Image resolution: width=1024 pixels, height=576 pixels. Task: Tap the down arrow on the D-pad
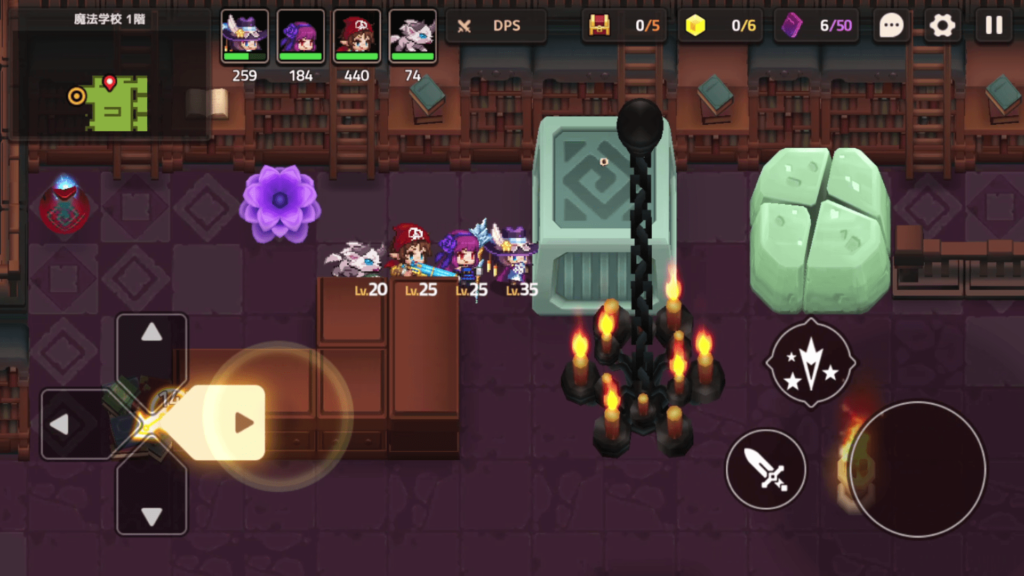(x=152, y=515)
